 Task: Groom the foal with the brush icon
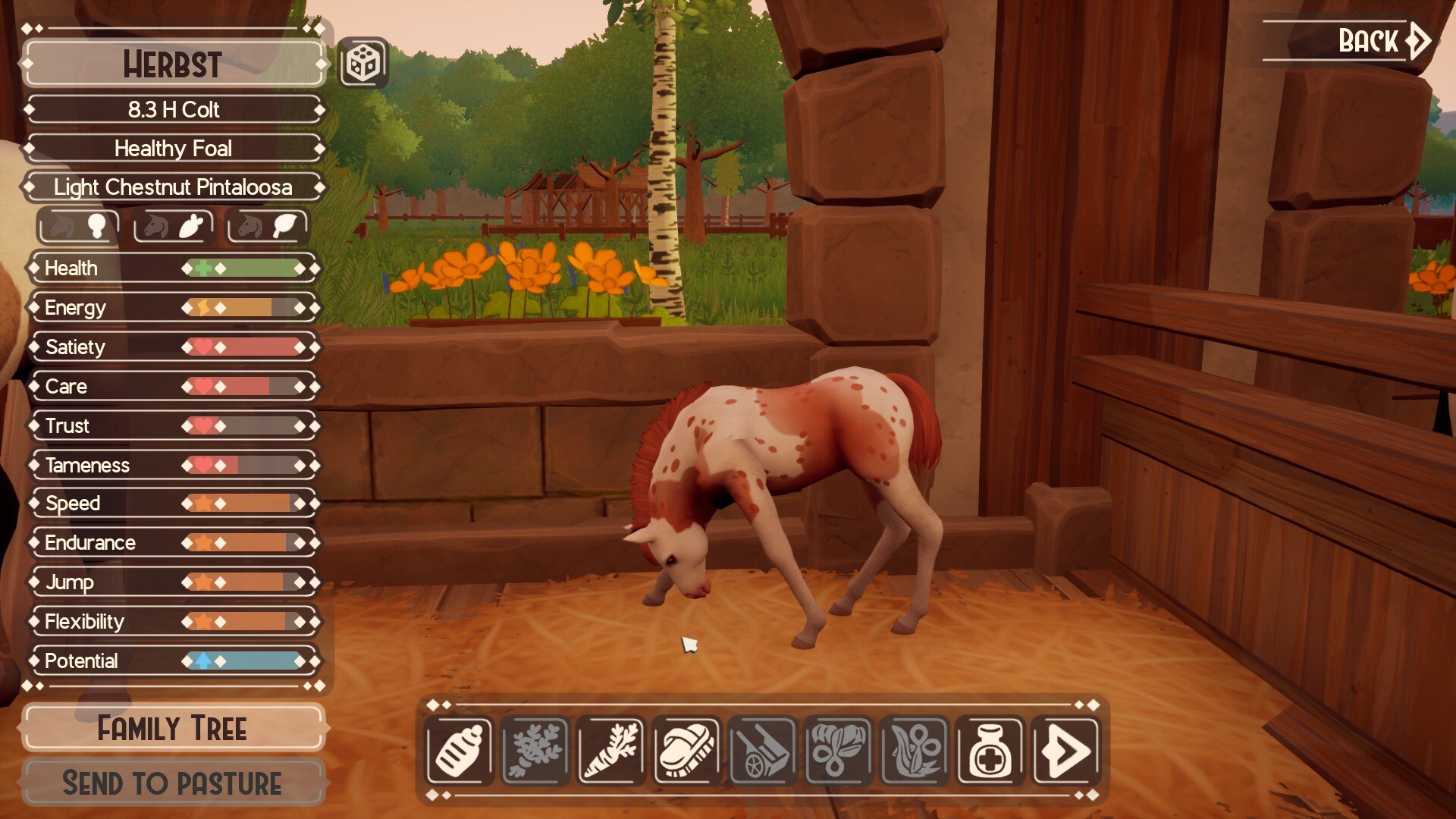[687, 751]
